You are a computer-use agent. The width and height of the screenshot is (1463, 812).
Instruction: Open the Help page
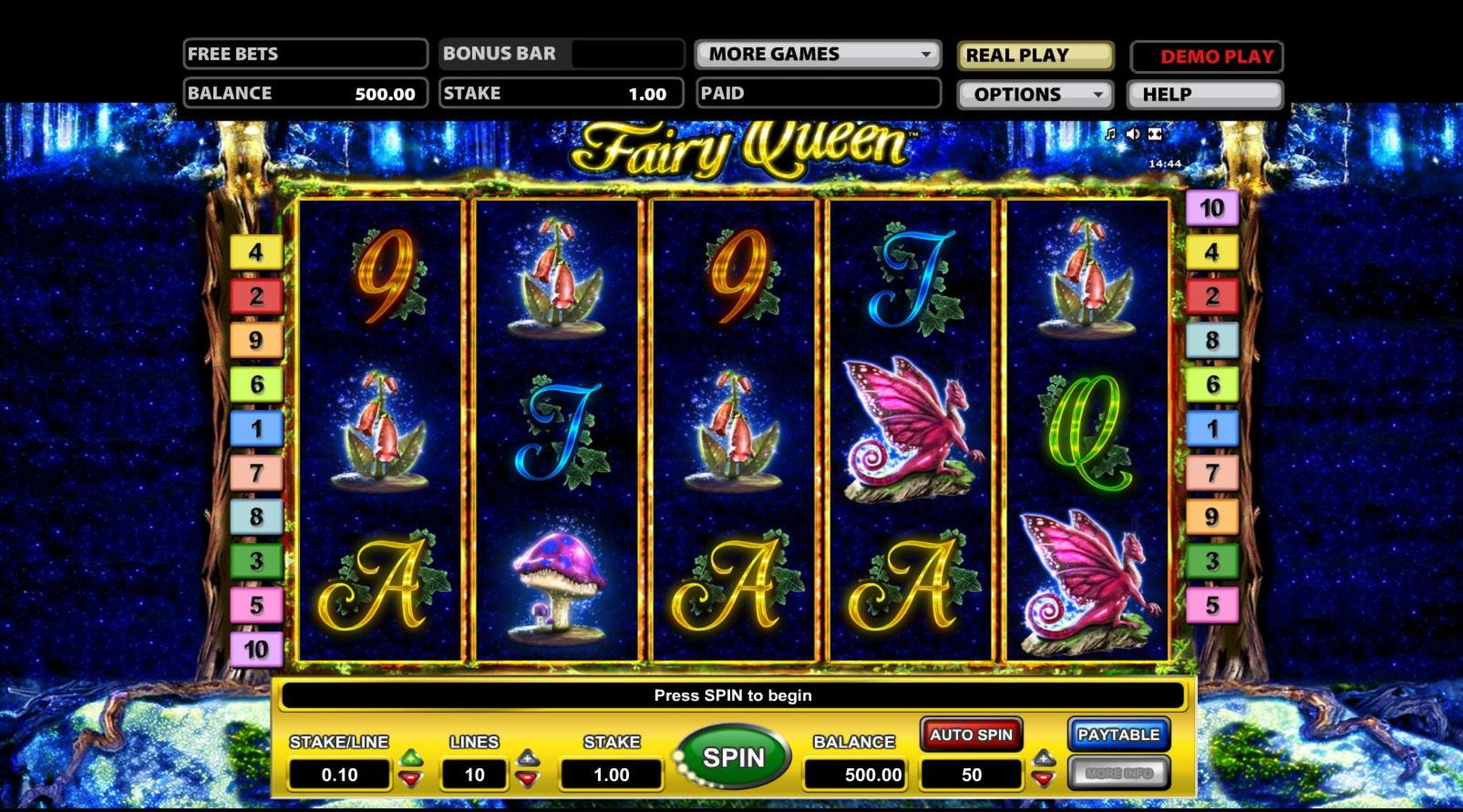1205,95
